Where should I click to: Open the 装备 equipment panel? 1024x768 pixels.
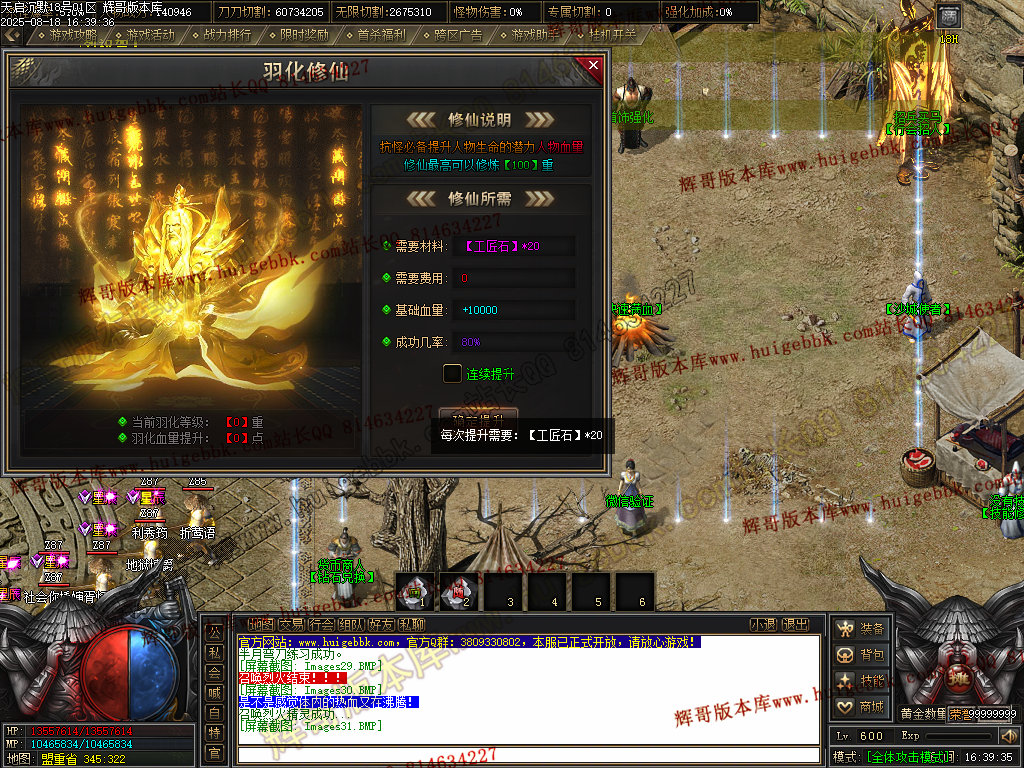(861, 629)
